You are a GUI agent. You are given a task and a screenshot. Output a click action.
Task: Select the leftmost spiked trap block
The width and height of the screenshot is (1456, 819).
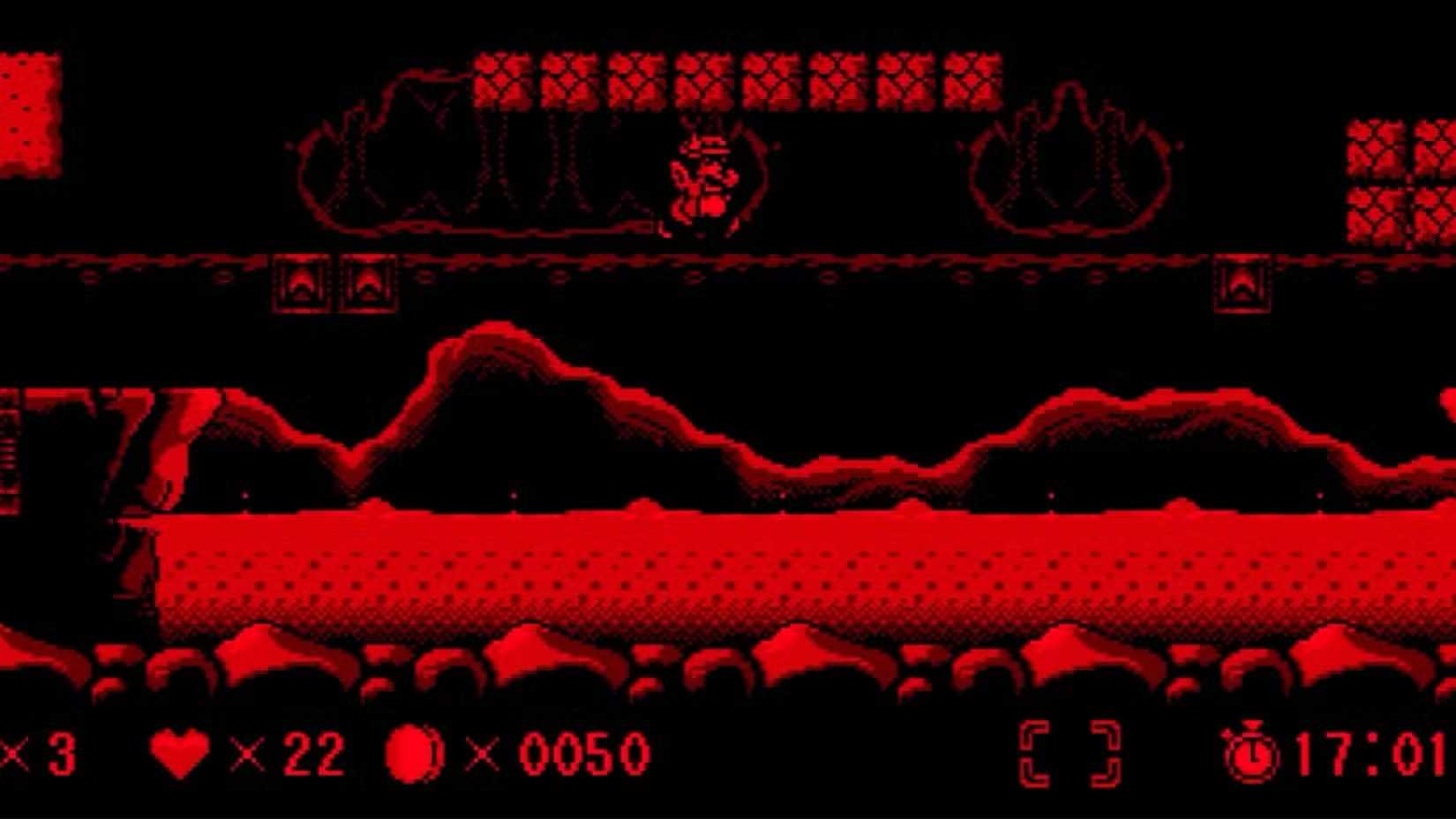(x=301, y=282)
